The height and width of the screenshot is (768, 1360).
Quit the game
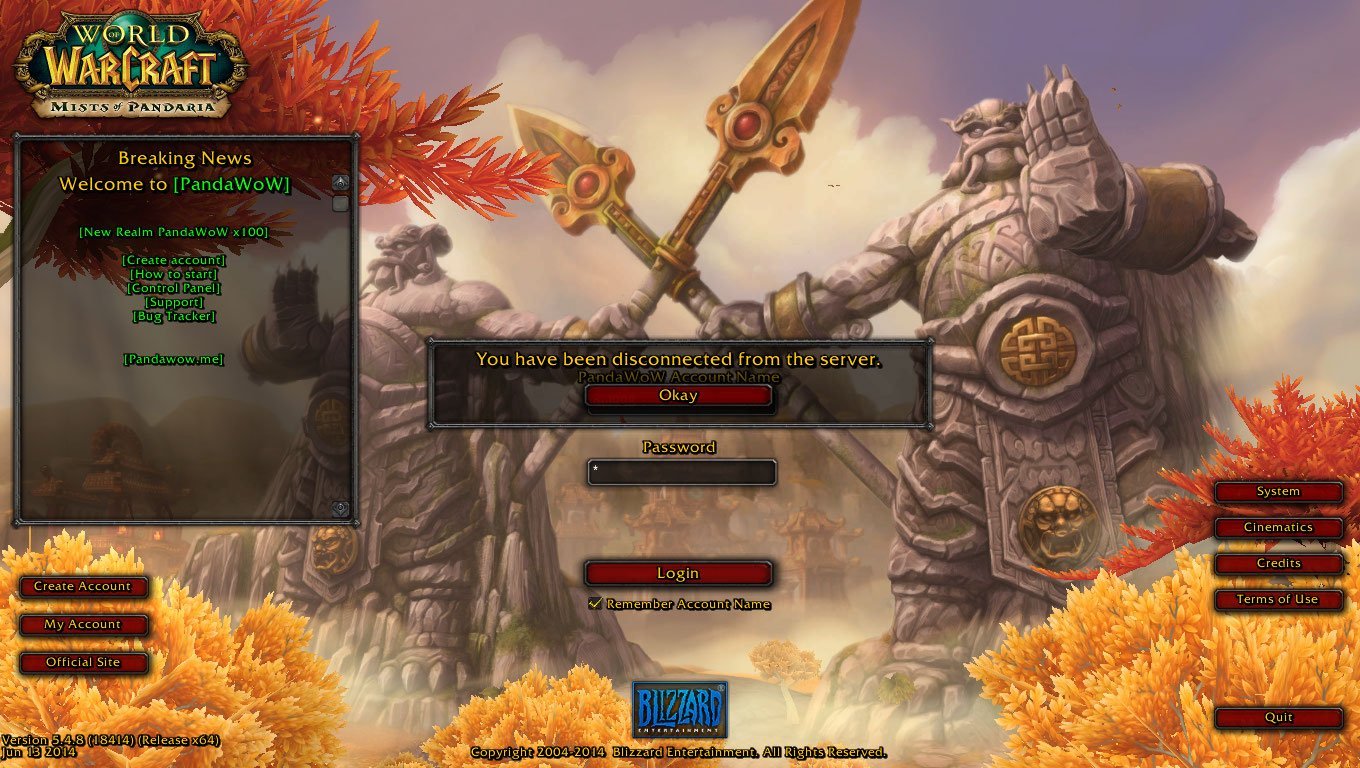coord(1278,717)
